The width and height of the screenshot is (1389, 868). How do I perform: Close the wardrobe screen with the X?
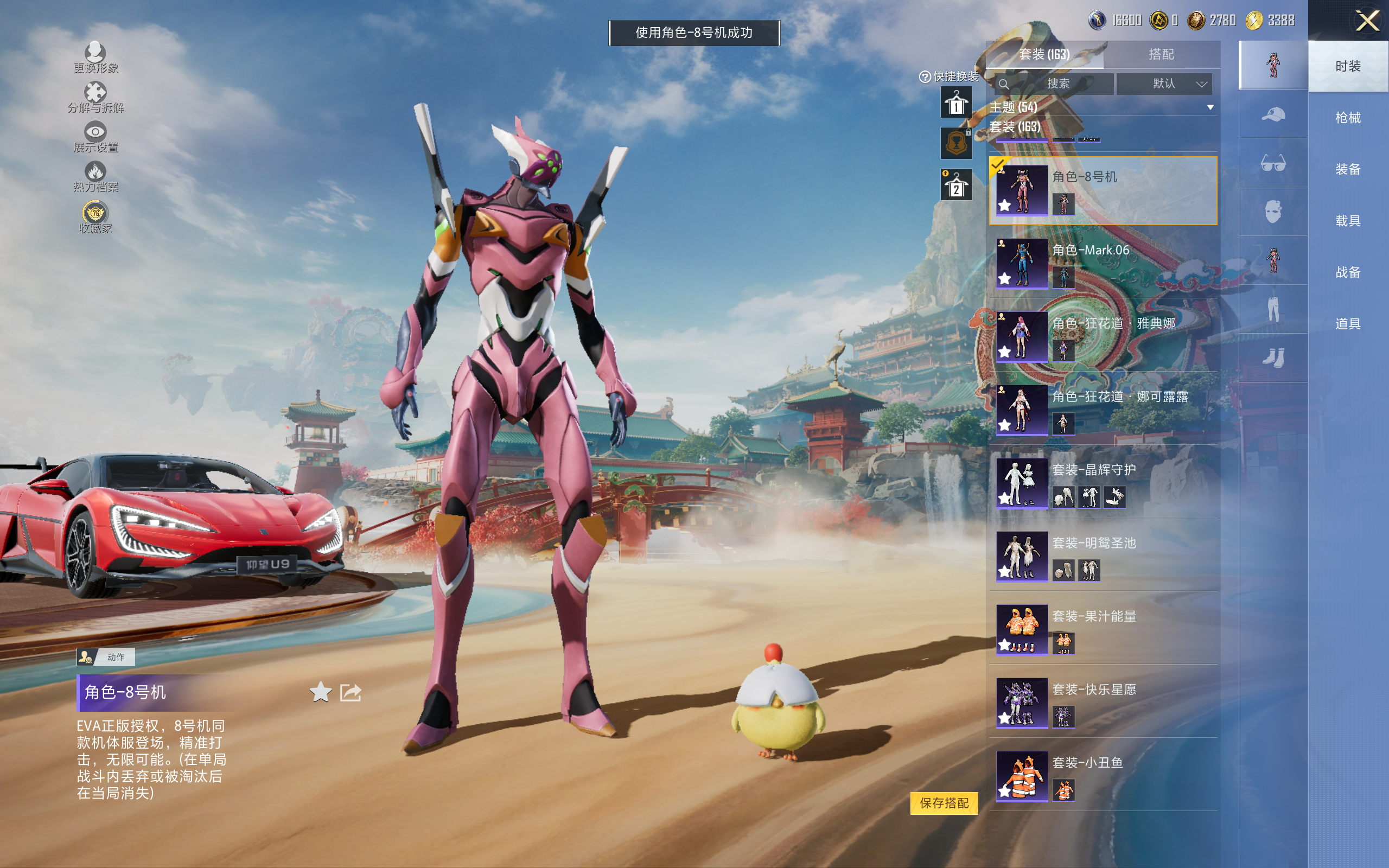1367,21
